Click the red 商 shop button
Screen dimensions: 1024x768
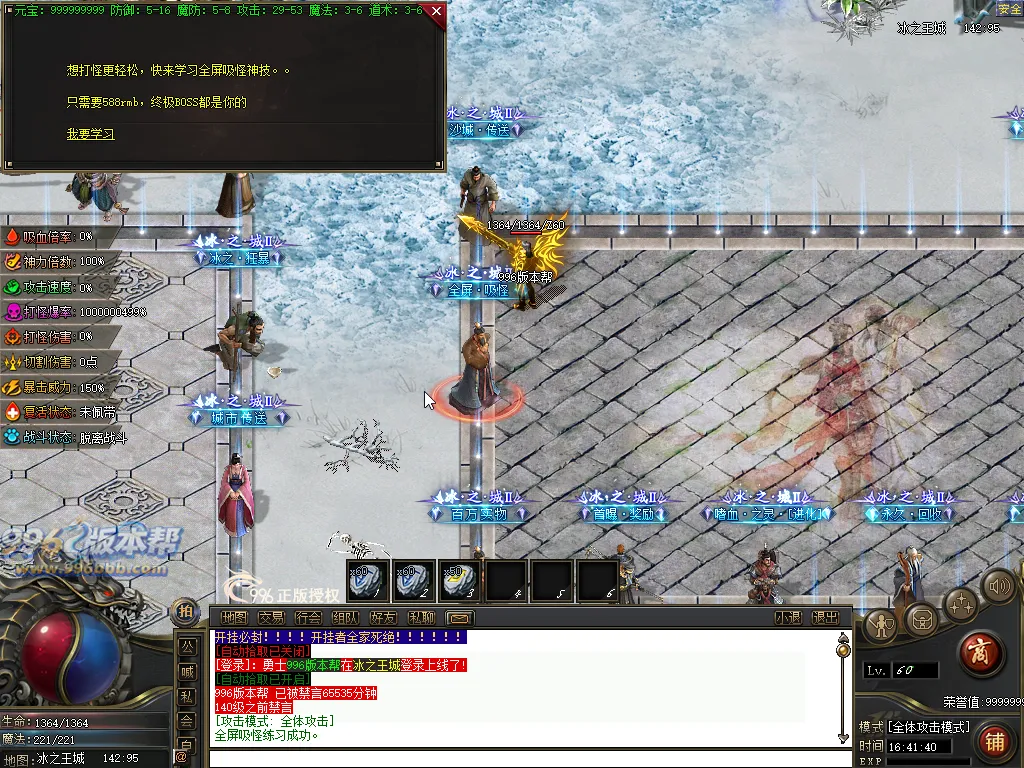pos(981,653)
